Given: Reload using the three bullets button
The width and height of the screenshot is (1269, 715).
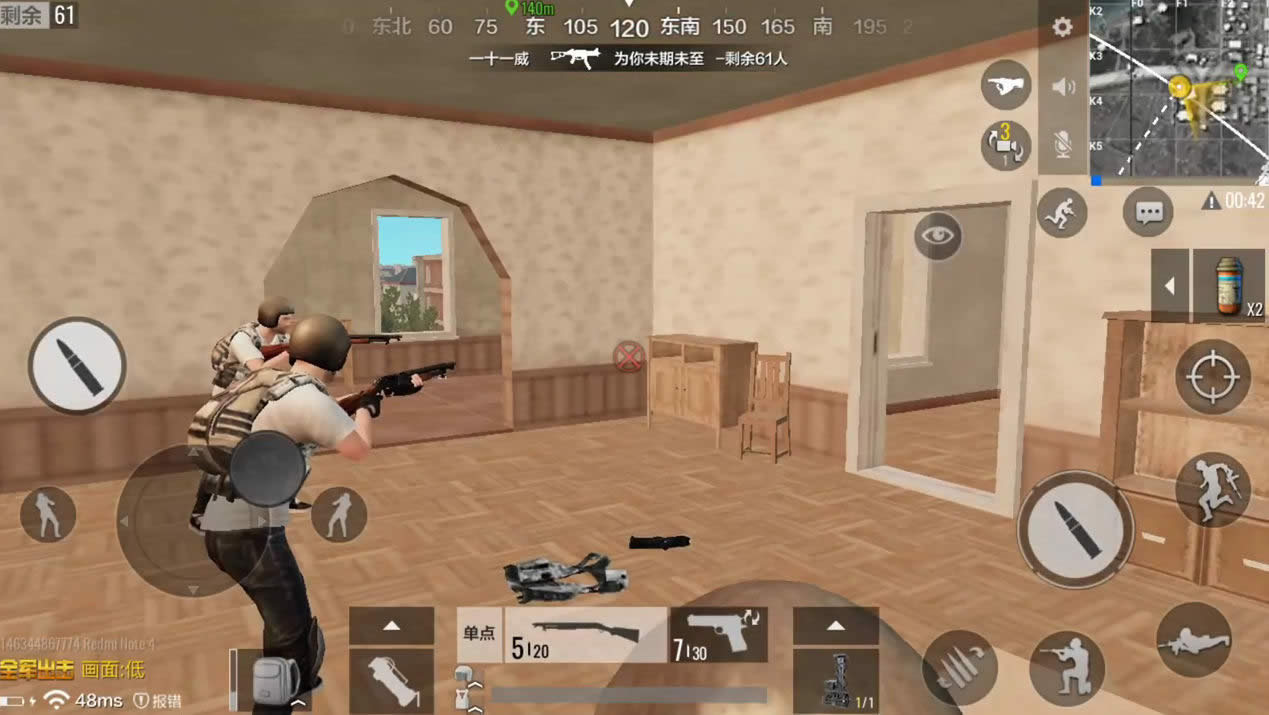Looking at the screenshot, I should pyautogui.click(x=960, y=666).
